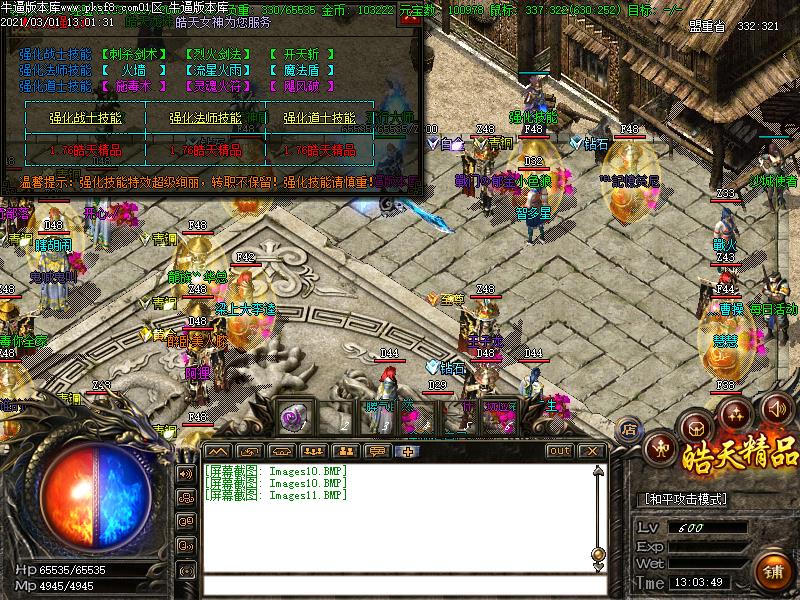
Task: Open the speech bubble chat toolbar button
Action: (377, 451)
